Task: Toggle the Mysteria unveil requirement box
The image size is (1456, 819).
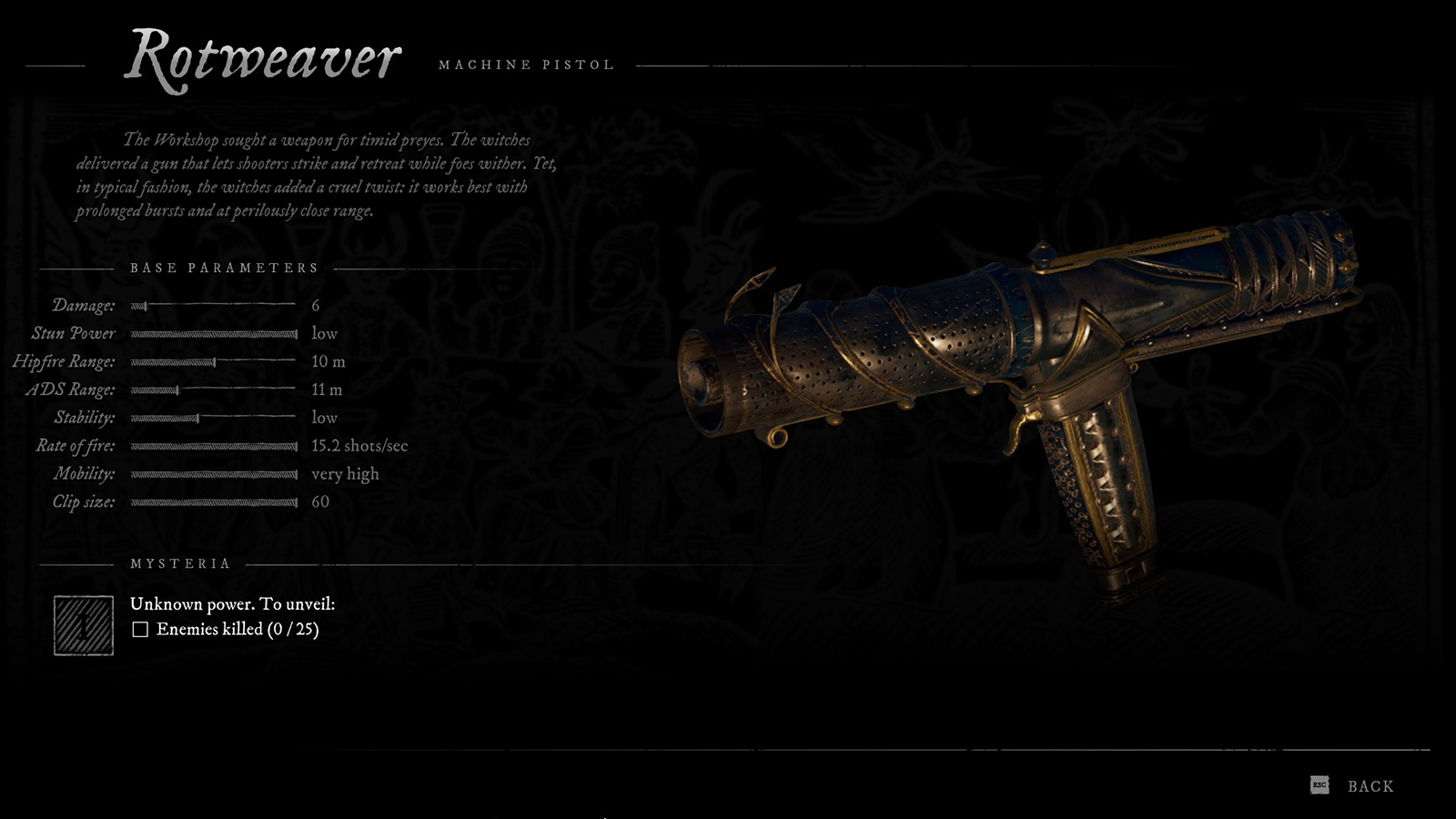Action: (x=141, y=628)
